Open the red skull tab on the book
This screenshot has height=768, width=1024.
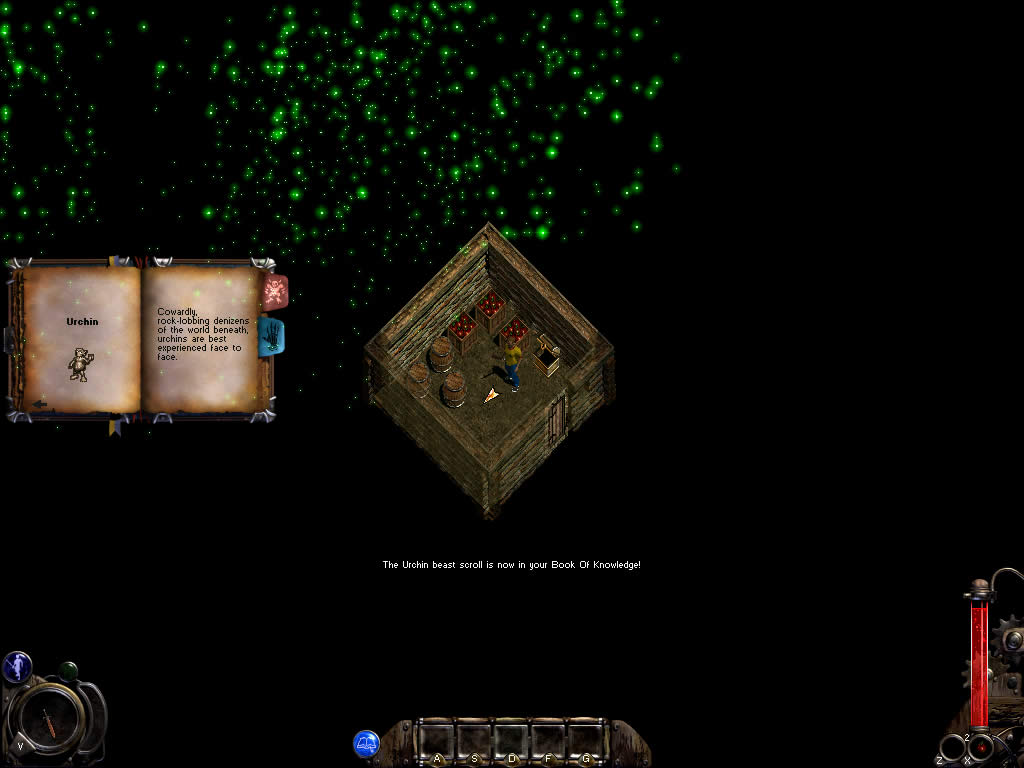click(275, 292)
